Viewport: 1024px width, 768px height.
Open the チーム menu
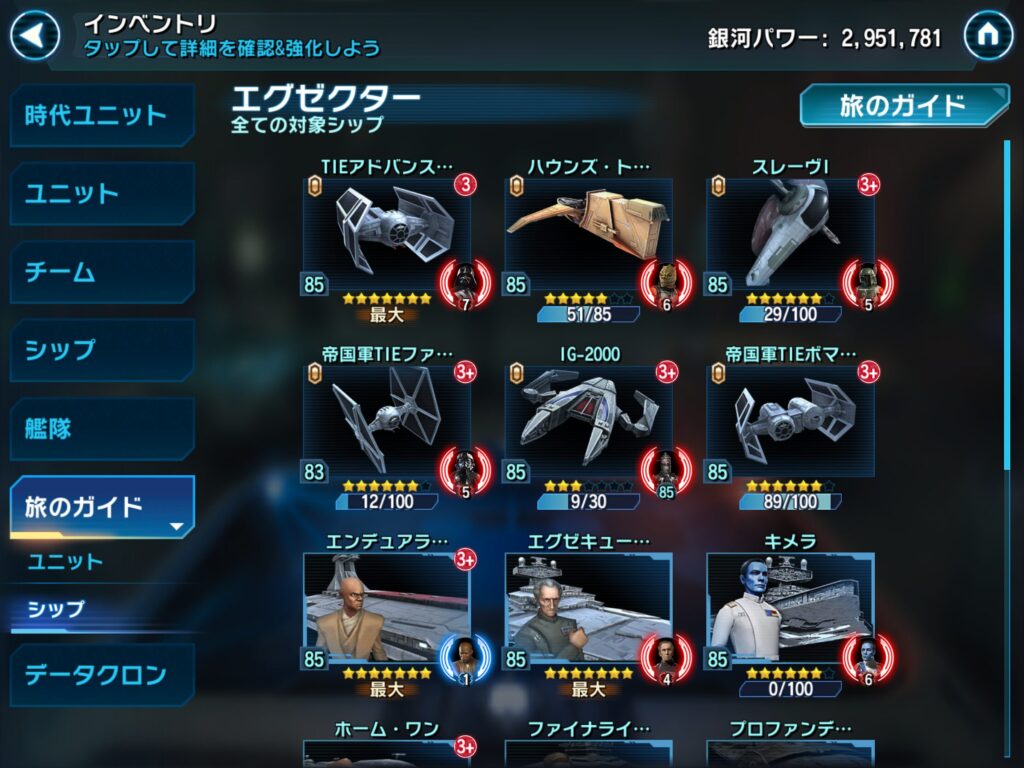point(102,272)
